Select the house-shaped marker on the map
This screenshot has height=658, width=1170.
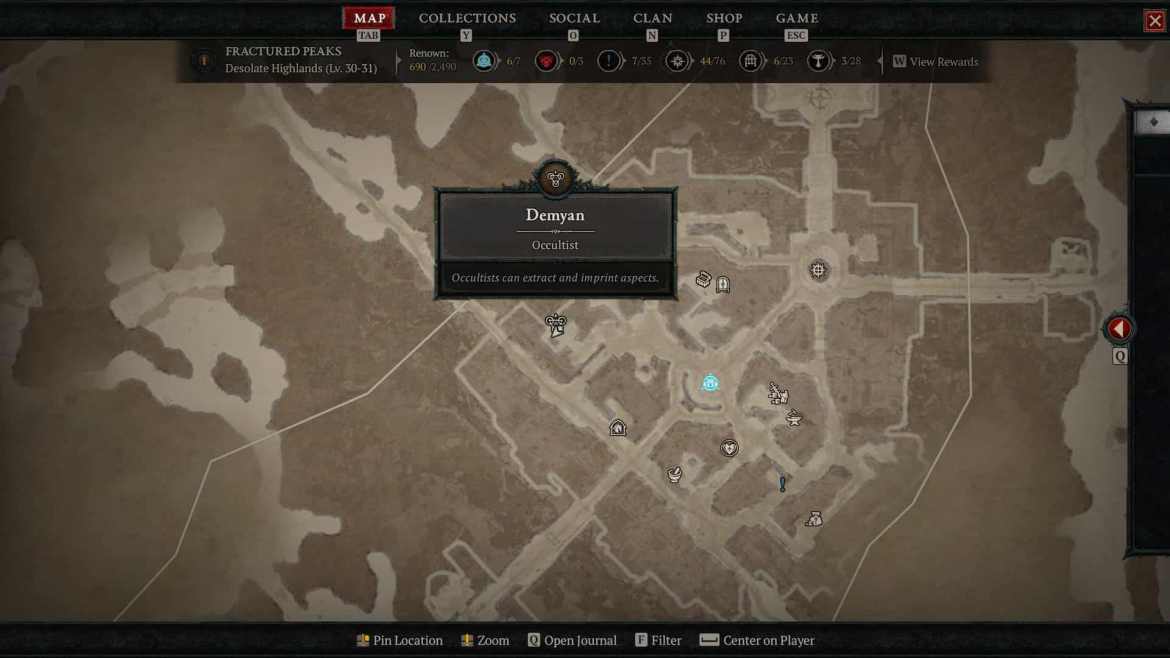(618, 428)
